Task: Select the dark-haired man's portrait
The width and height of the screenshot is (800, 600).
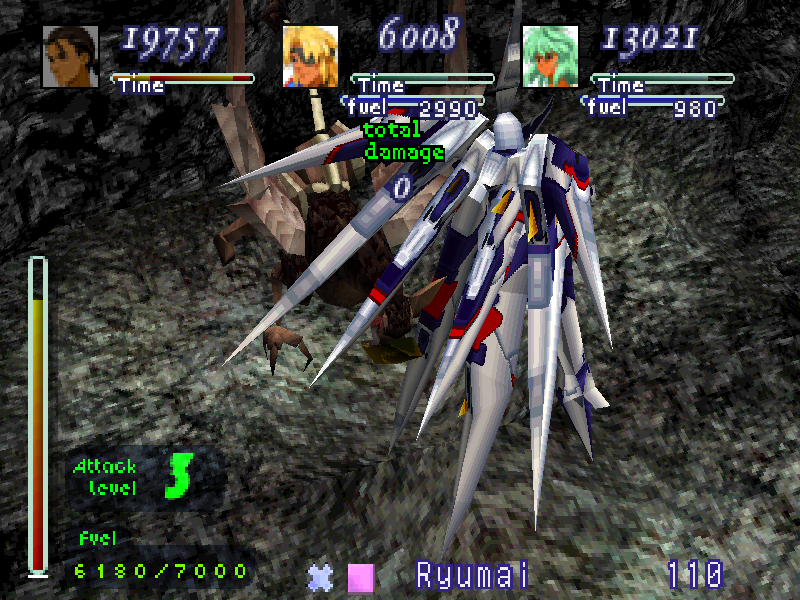Action: tap(70, 56)
